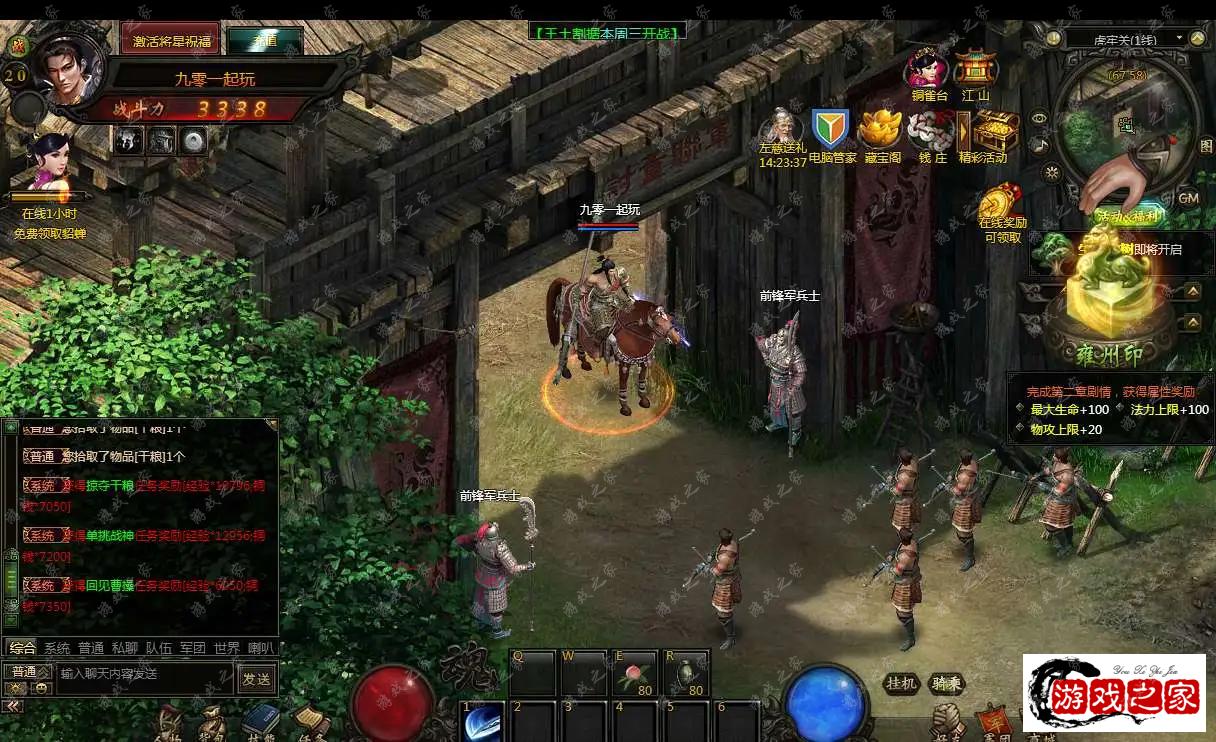Open the 精彩活动 treasure chest
The height and width of the screenshot is (742, 1216).
click(x=994, y=130)
